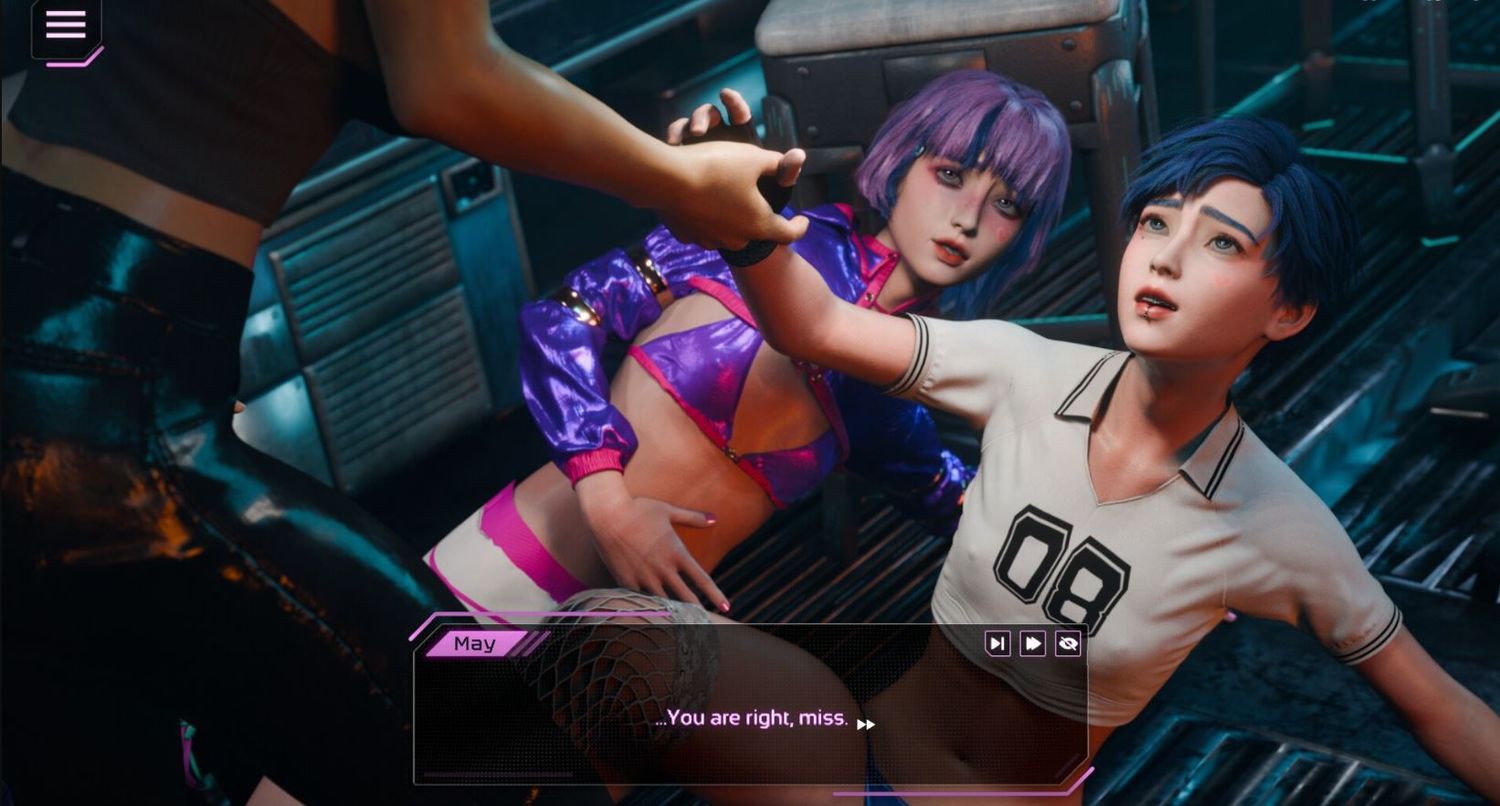The height and width of the screenshot is (806, 1500).
Task: Advance dialogue with the arrow after the text
Action: (866, 724)
